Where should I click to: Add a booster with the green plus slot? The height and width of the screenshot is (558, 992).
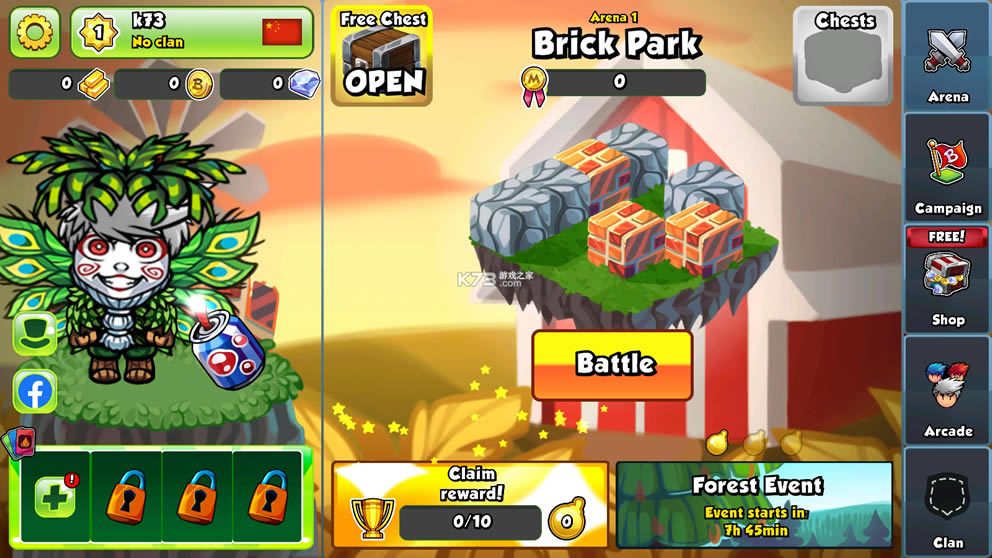(x=56, y=496)
